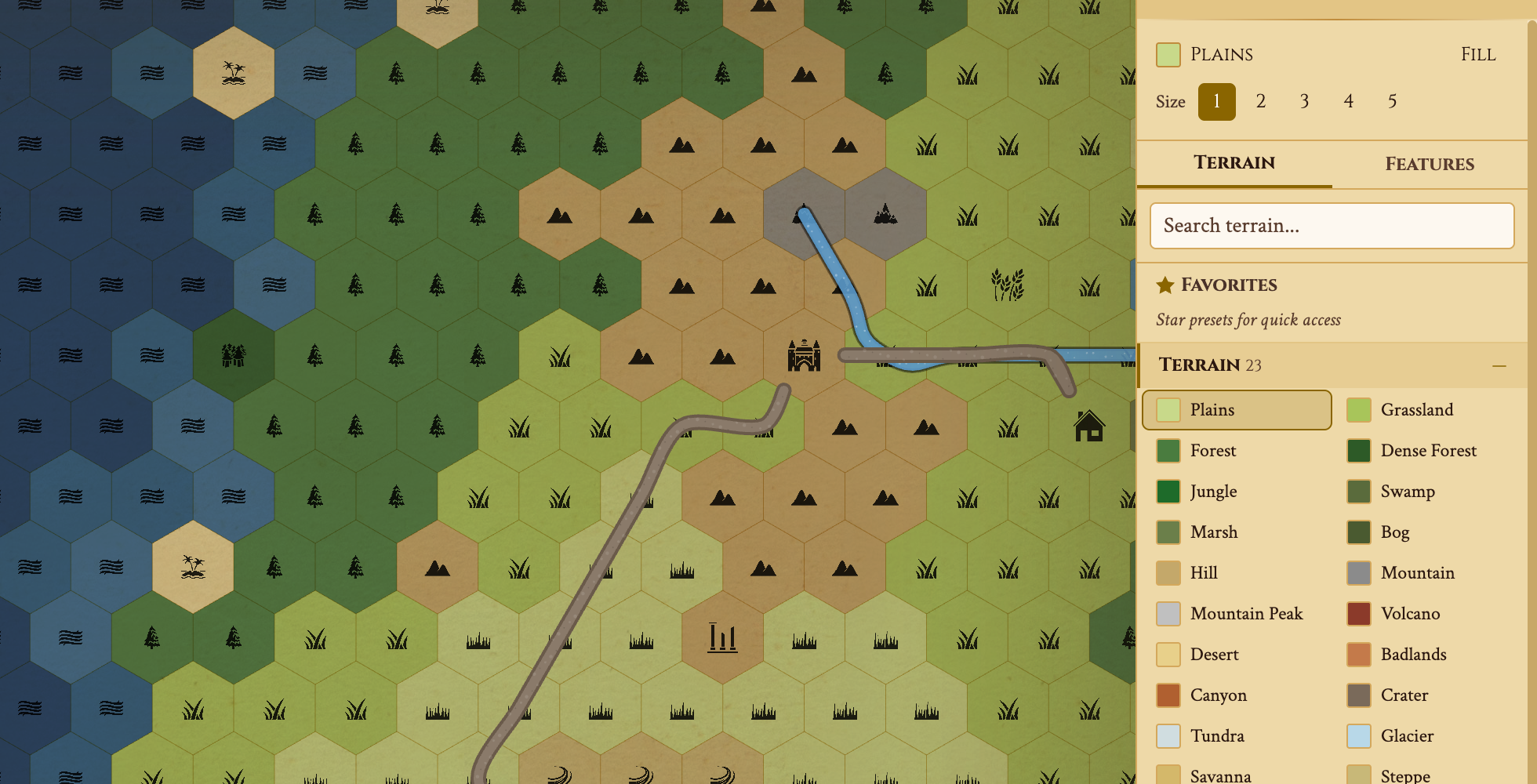Select brush size 3

tap(1304, 101)
